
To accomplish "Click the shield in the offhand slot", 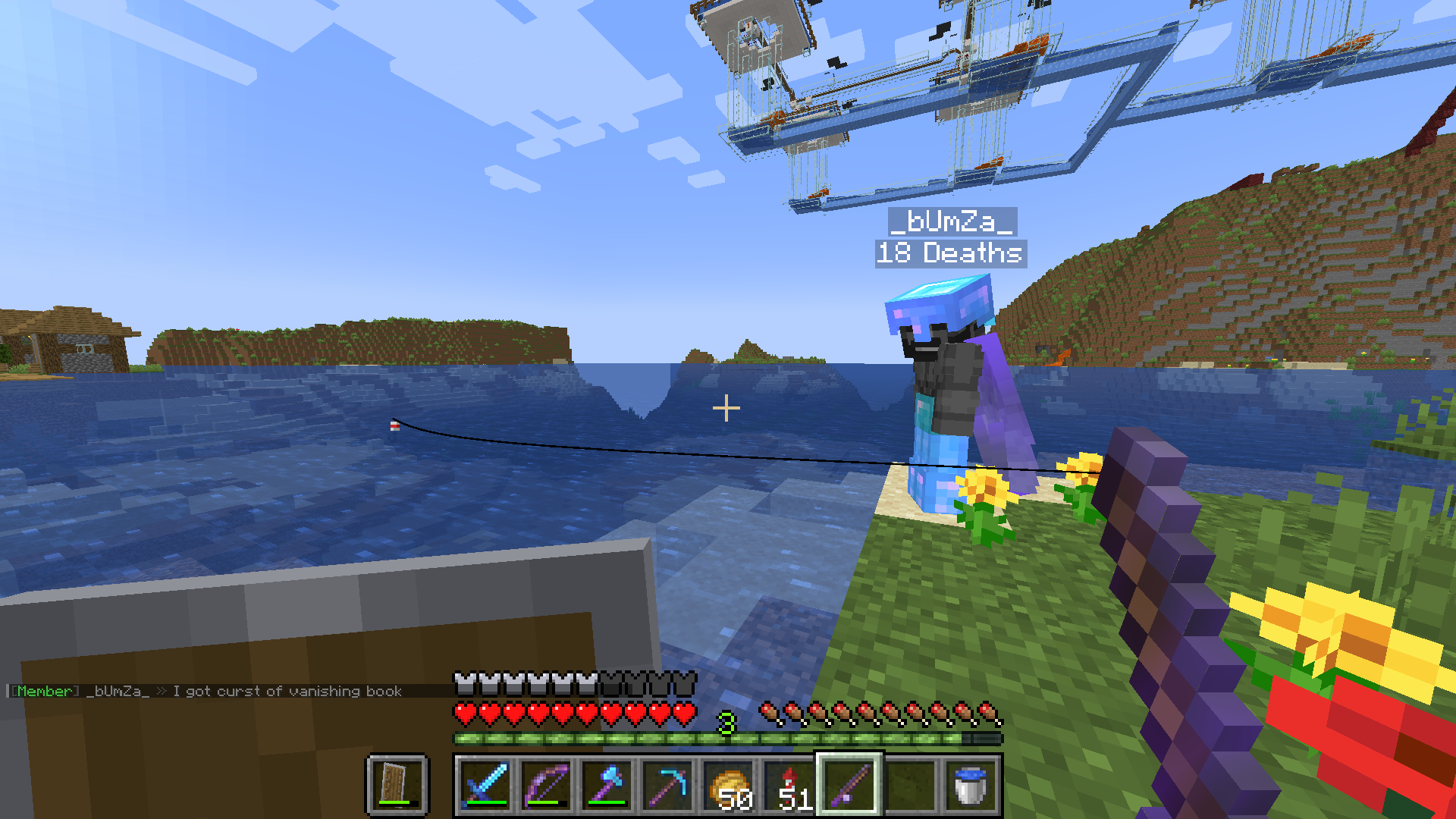I will point(397,785).
